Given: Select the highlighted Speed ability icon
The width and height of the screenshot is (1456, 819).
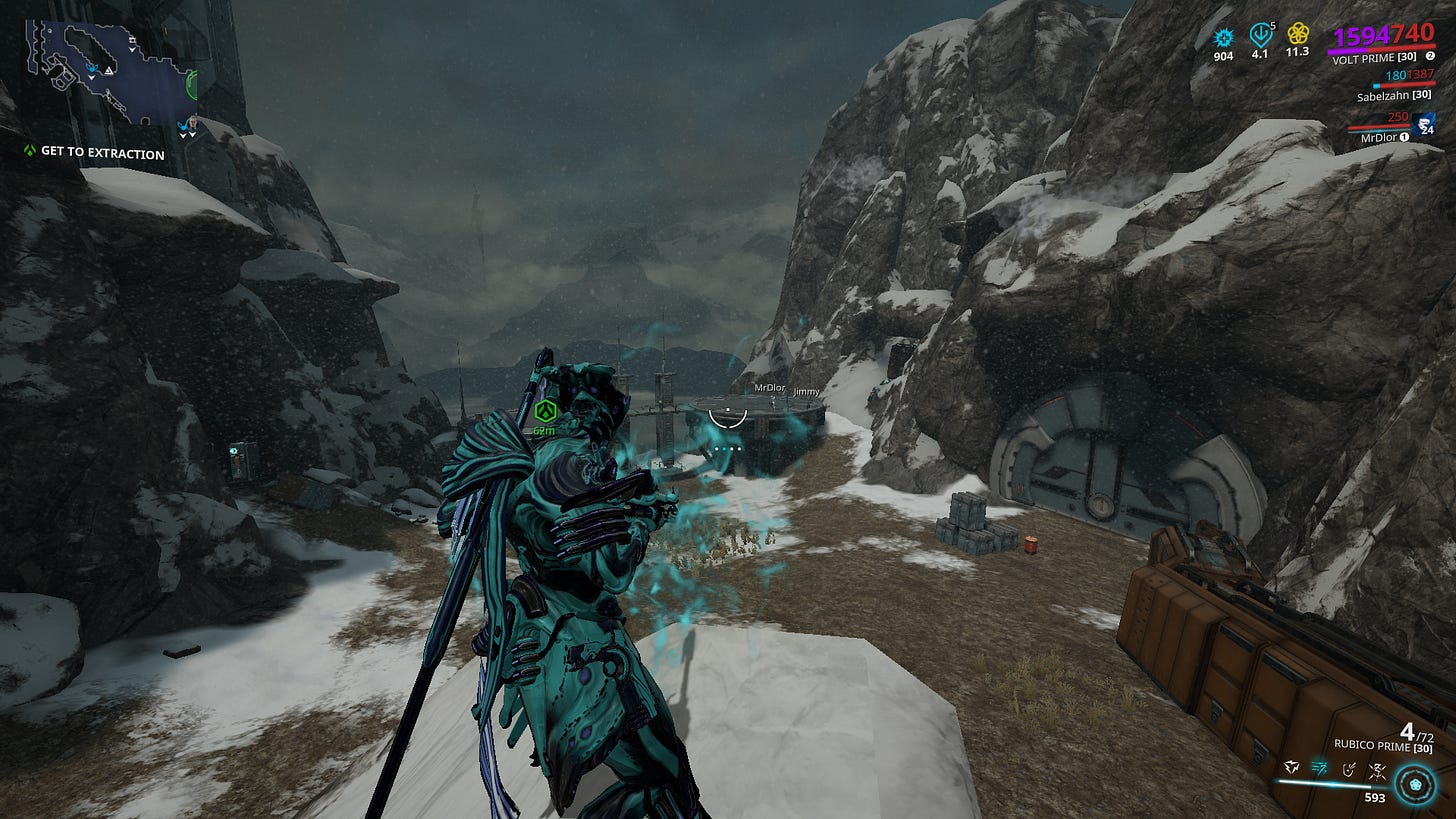Looking at the screenshot, I should click(1319, 768).
